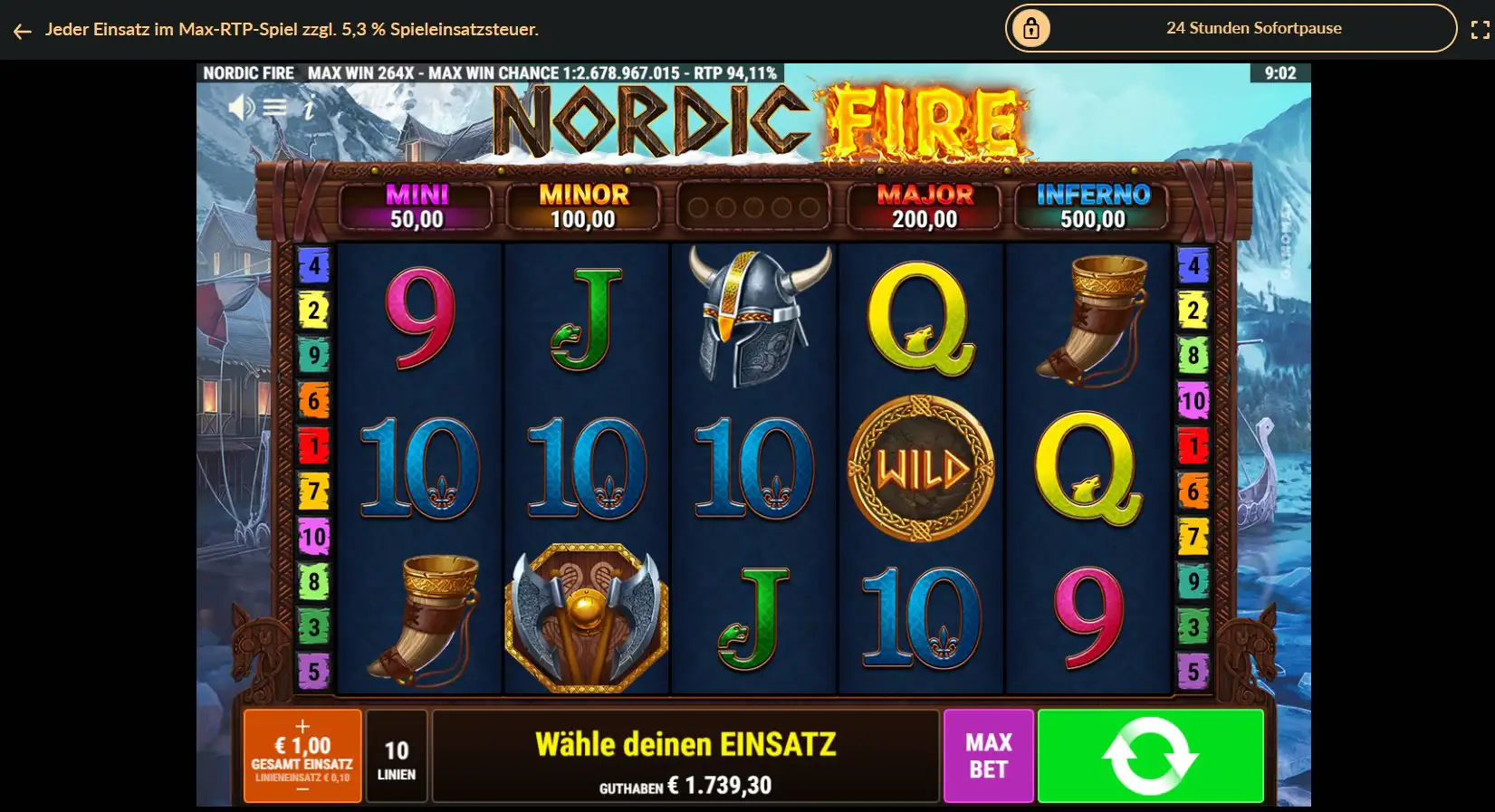Increase total bet with the plus control
The height and width of the screenshot is (812, 1495).
click(302, 727)
